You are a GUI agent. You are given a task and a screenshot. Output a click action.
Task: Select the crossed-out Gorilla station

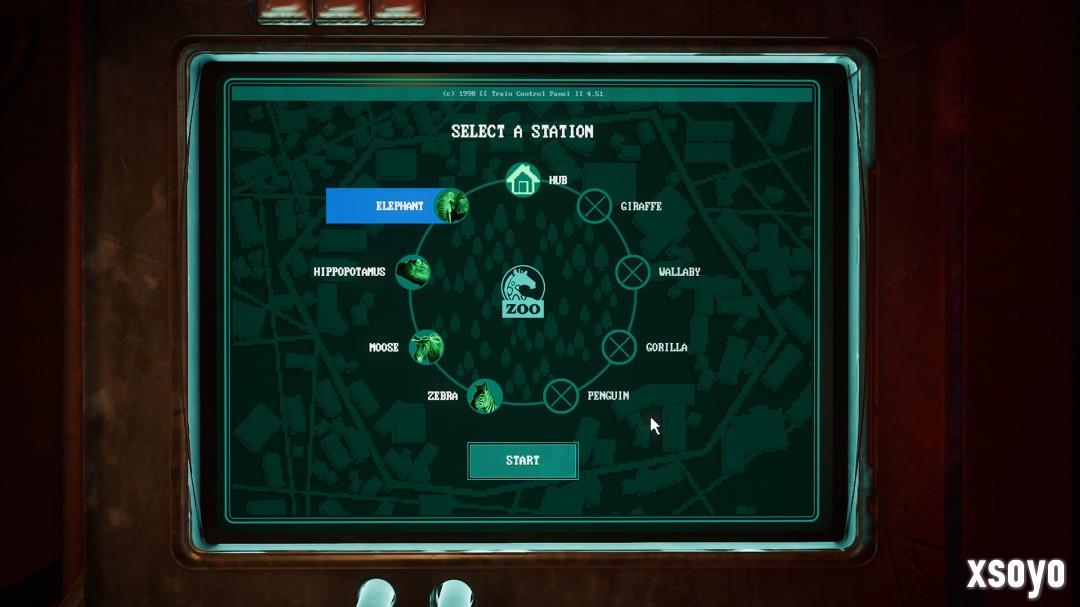click(620, 347)
